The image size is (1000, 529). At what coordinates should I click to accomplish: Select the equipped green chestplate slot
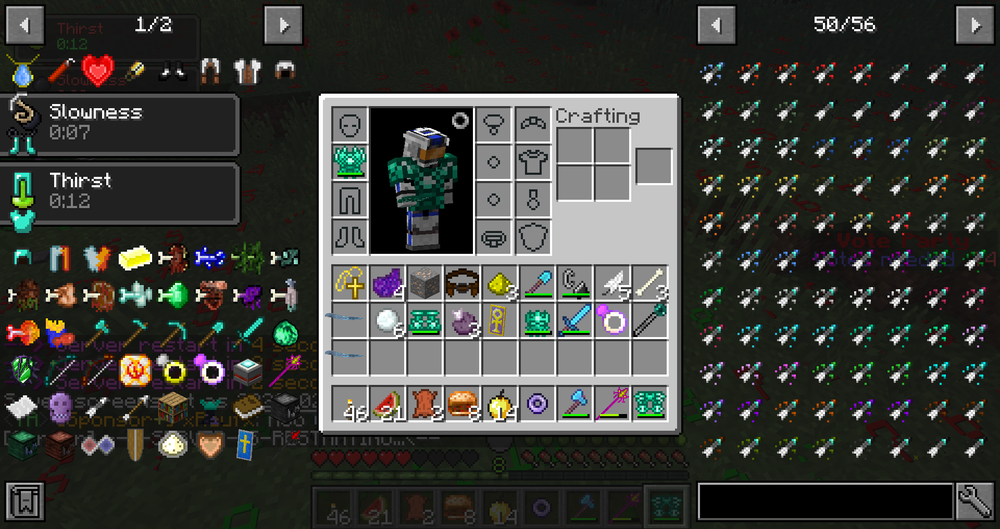point(350,161)
